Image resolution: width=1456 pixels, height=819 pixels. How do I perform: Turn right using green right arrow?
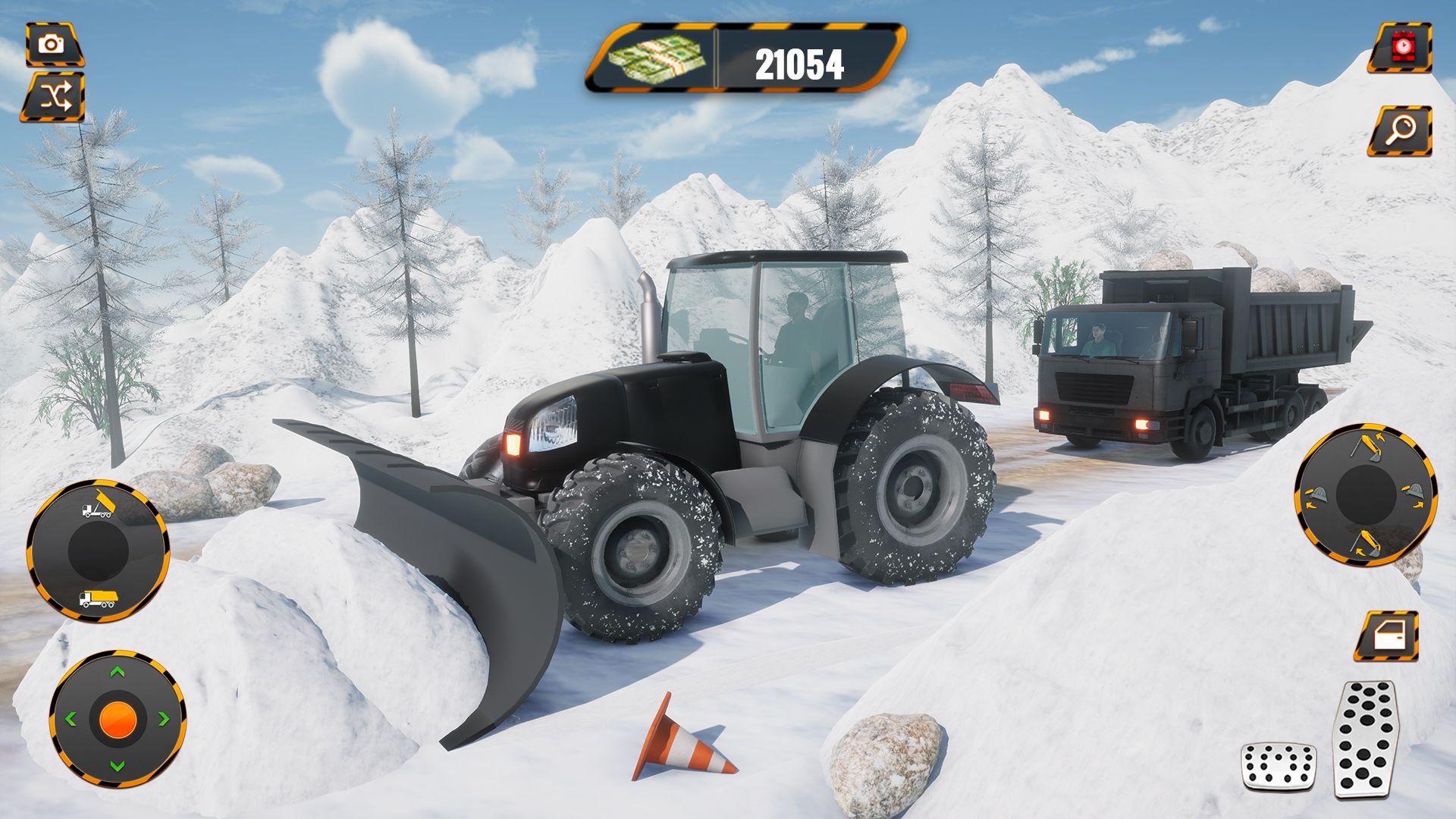[164, 718]
